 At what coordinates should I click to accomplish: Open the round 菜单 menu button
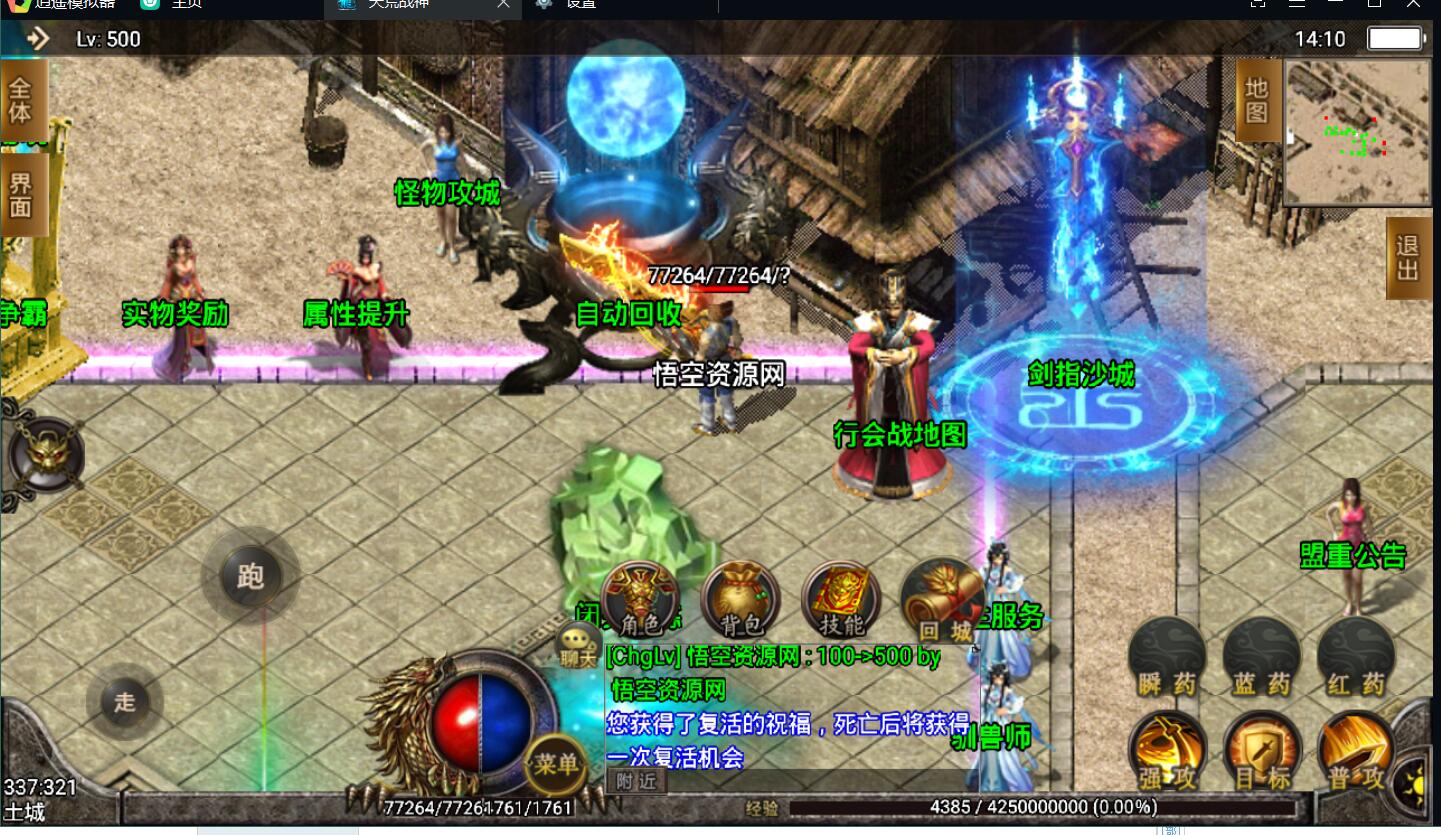556,765
